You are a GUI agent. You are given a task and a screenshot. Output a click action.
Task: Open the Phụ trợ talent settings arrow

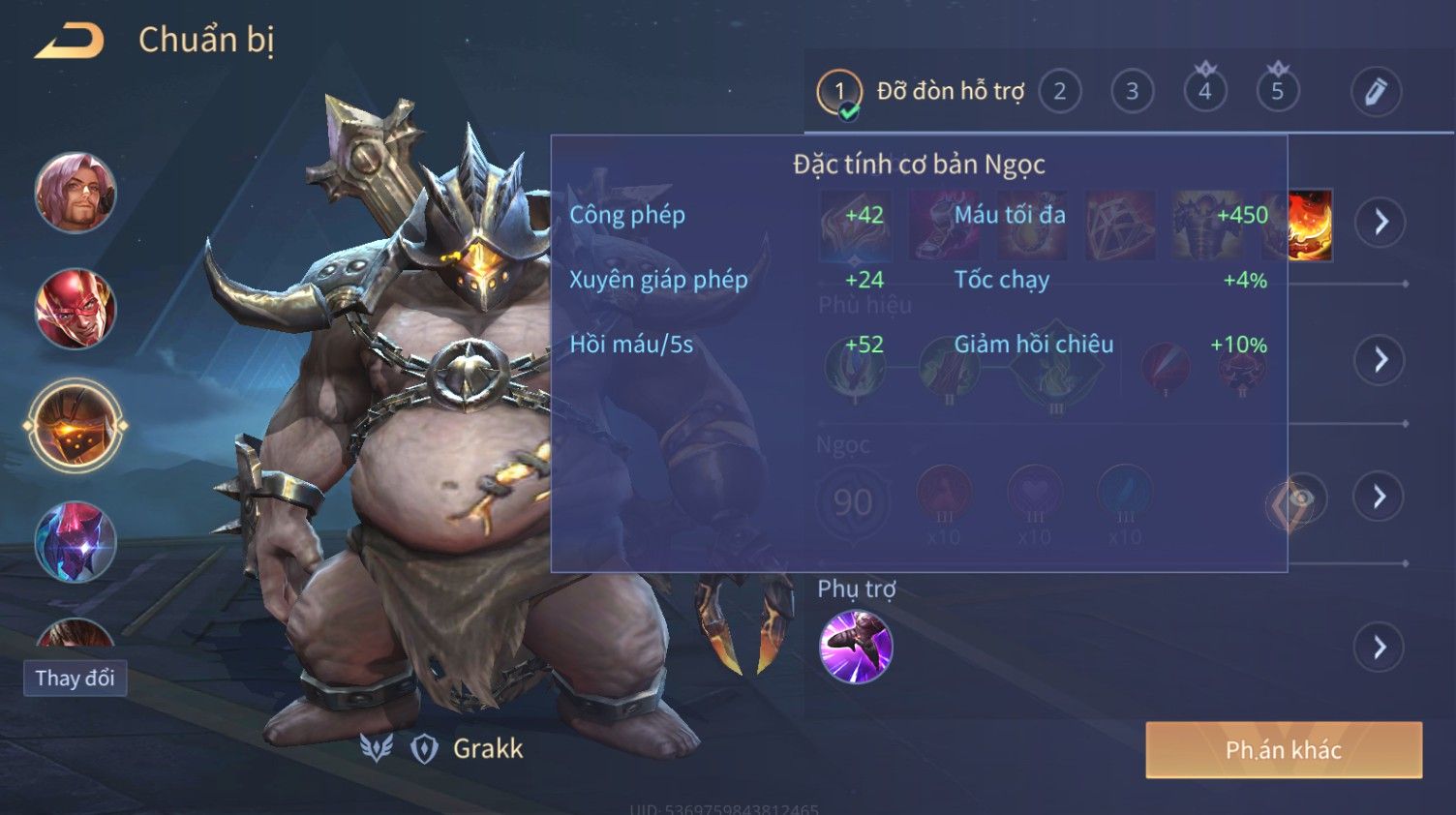(1380, 647)
